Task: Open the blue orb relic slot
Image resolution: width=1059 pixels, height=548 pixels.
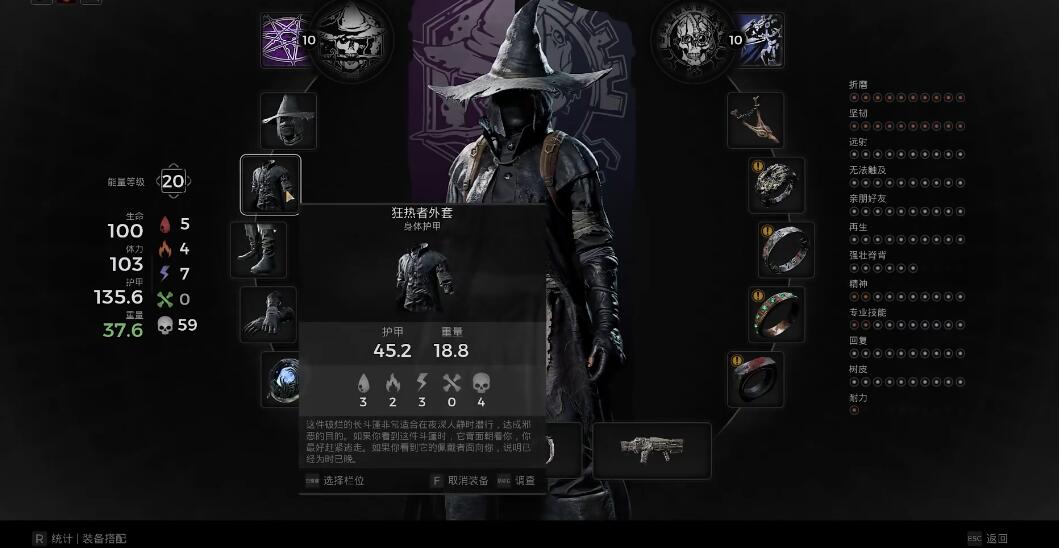Action: 281,380
